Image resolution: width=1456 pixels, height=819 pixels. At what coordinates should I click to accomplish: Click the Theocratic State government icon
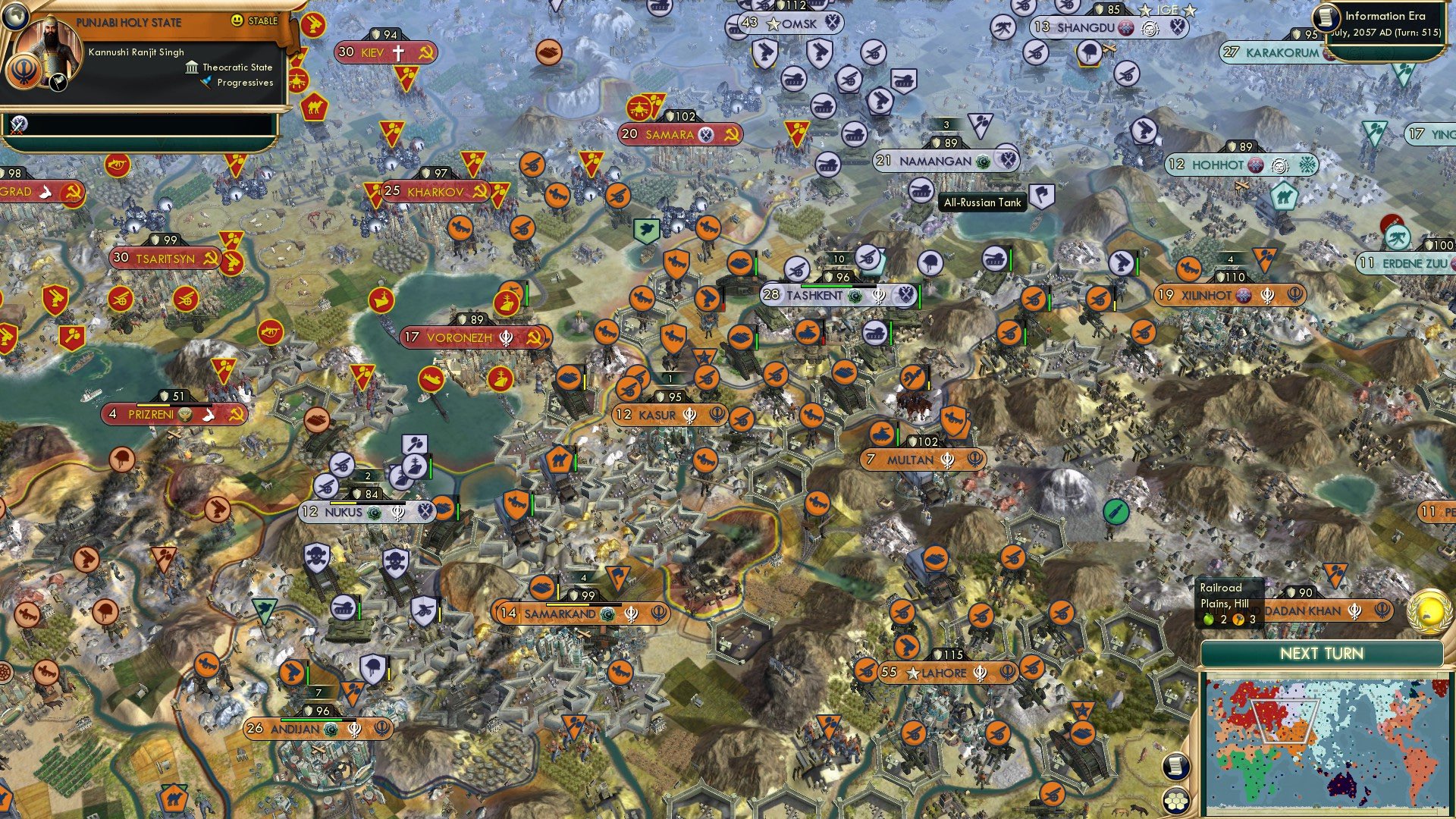(193, 69)
